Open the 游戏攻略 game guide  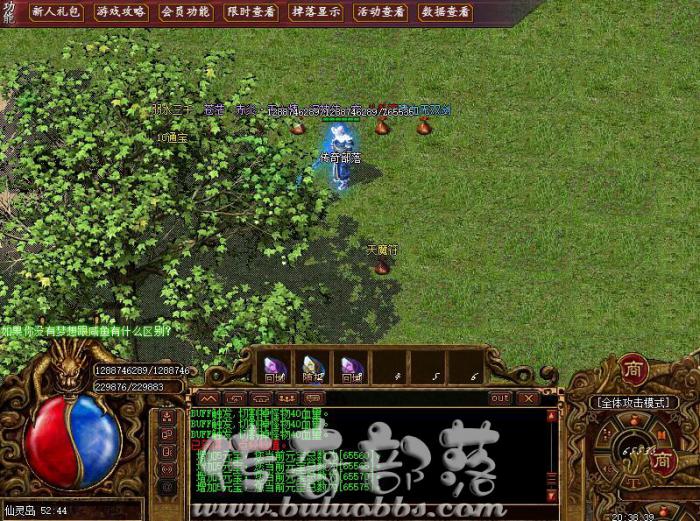[121, 13]
